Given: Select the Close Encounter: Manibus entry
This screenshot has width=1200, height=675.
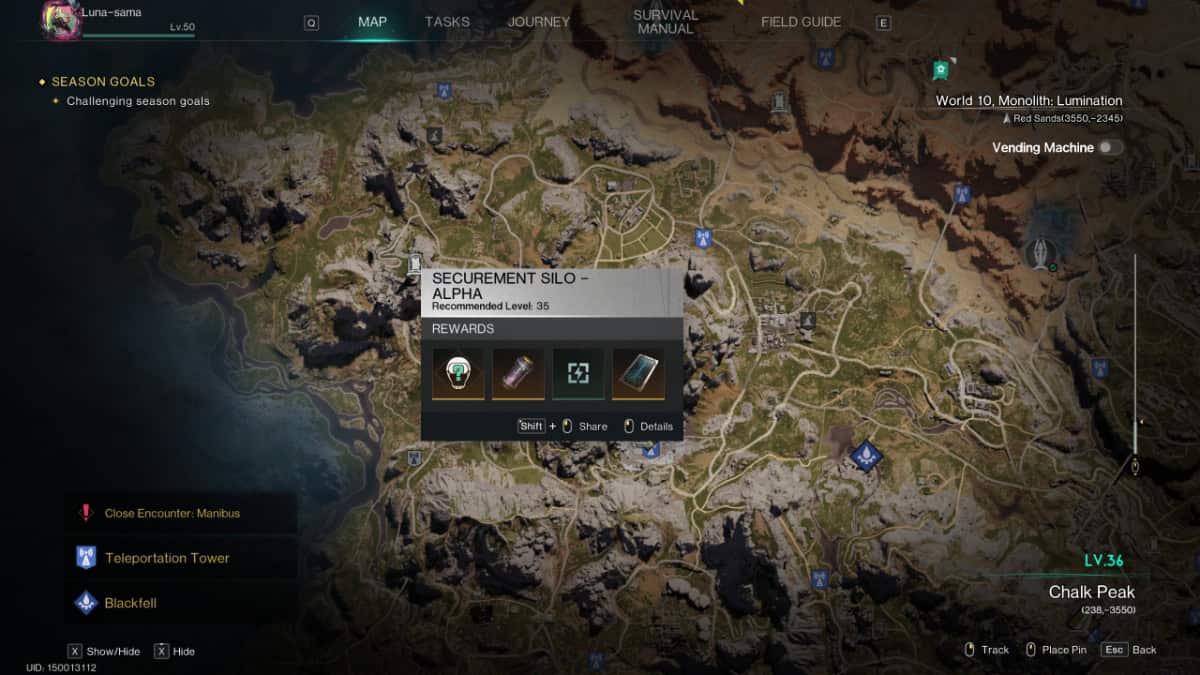Looking at the screenshot, I should [x=172, y=513].
